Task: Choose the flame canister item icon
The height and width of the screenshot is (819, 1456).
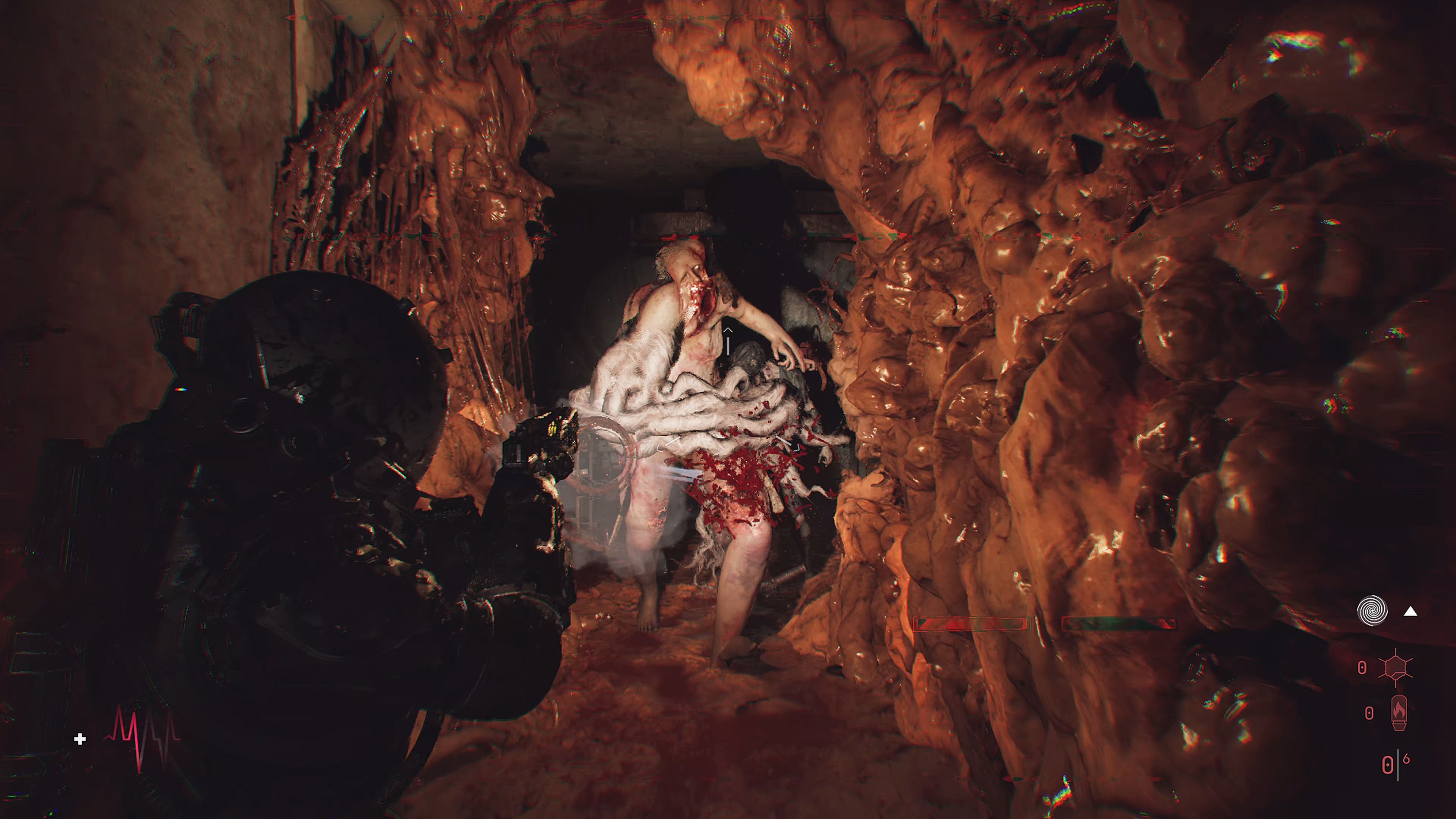Action: [x=1398, y=713]
